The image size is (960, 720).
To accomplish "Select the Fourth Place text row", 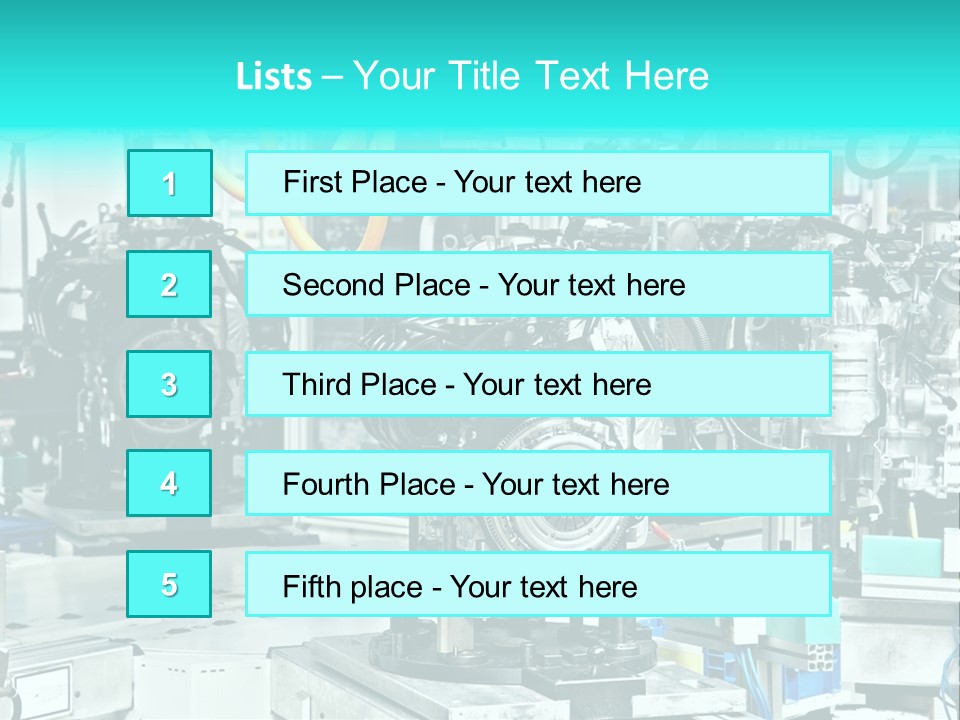I will pos(538,484).
